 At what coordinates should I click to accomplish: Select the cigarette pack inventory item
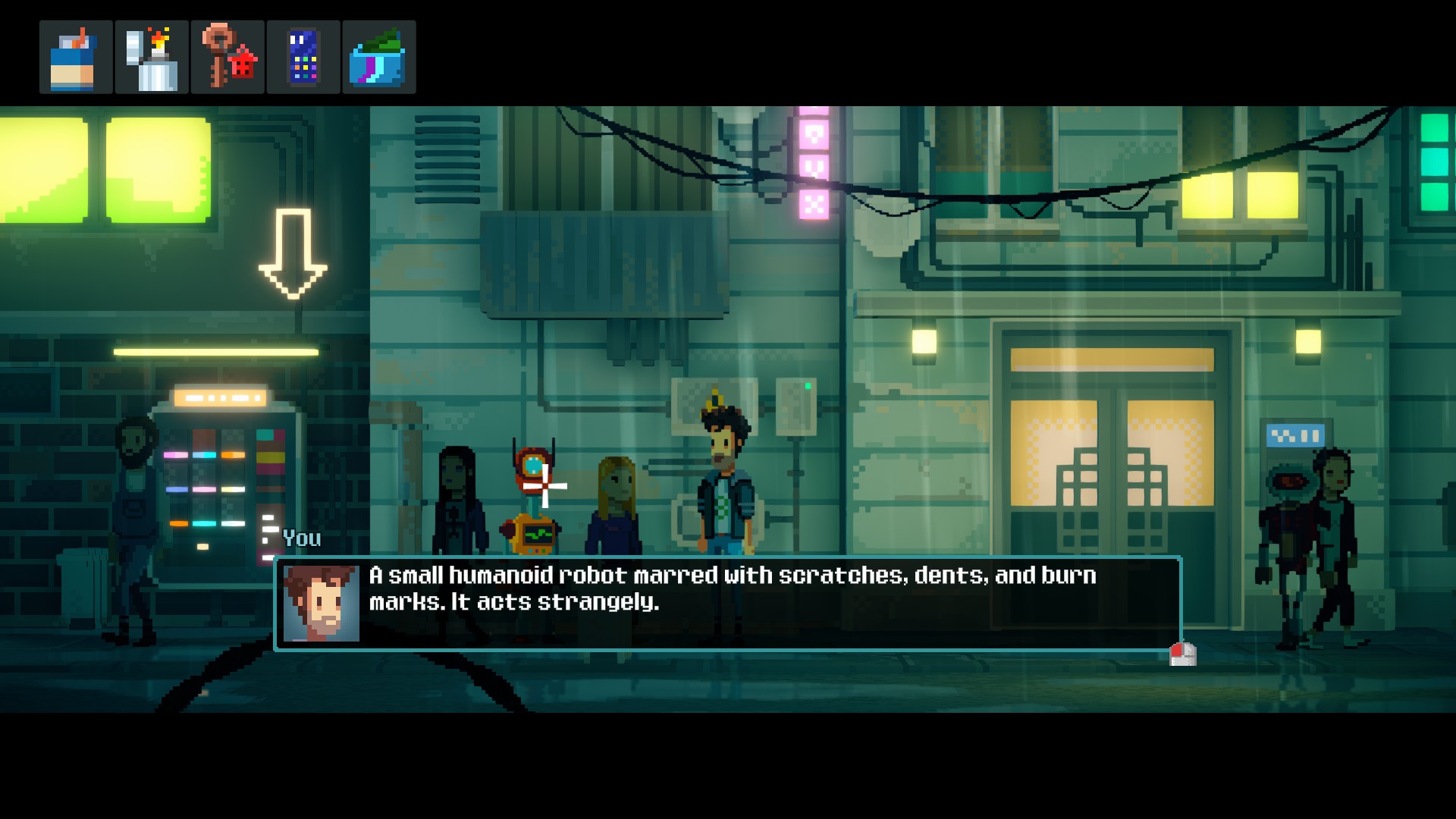pos(76,58)
